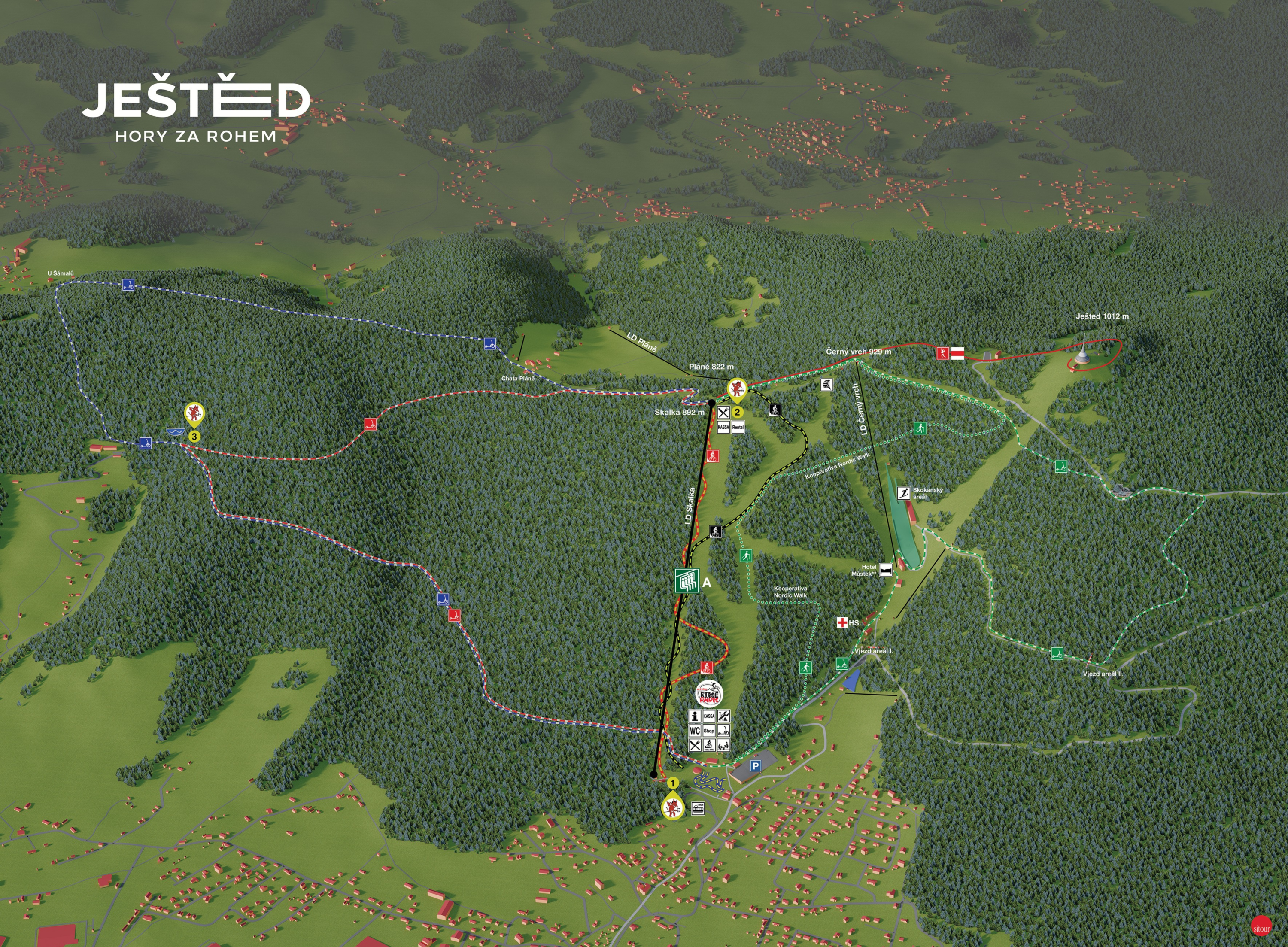Screen dimensions: 1288x947
Task: Click the red cross HS first-aid marker
Action: click(842, 622)
